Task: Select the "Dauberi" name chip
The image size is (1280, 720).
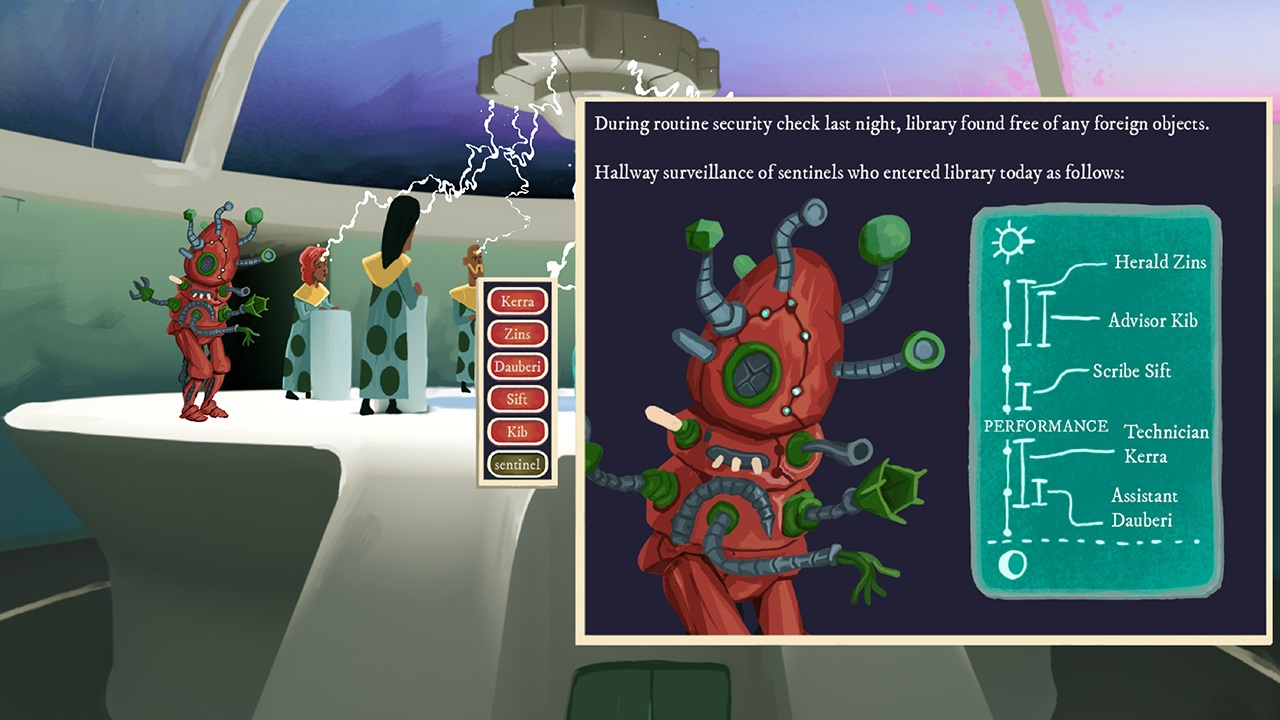Action: [516, 366]
